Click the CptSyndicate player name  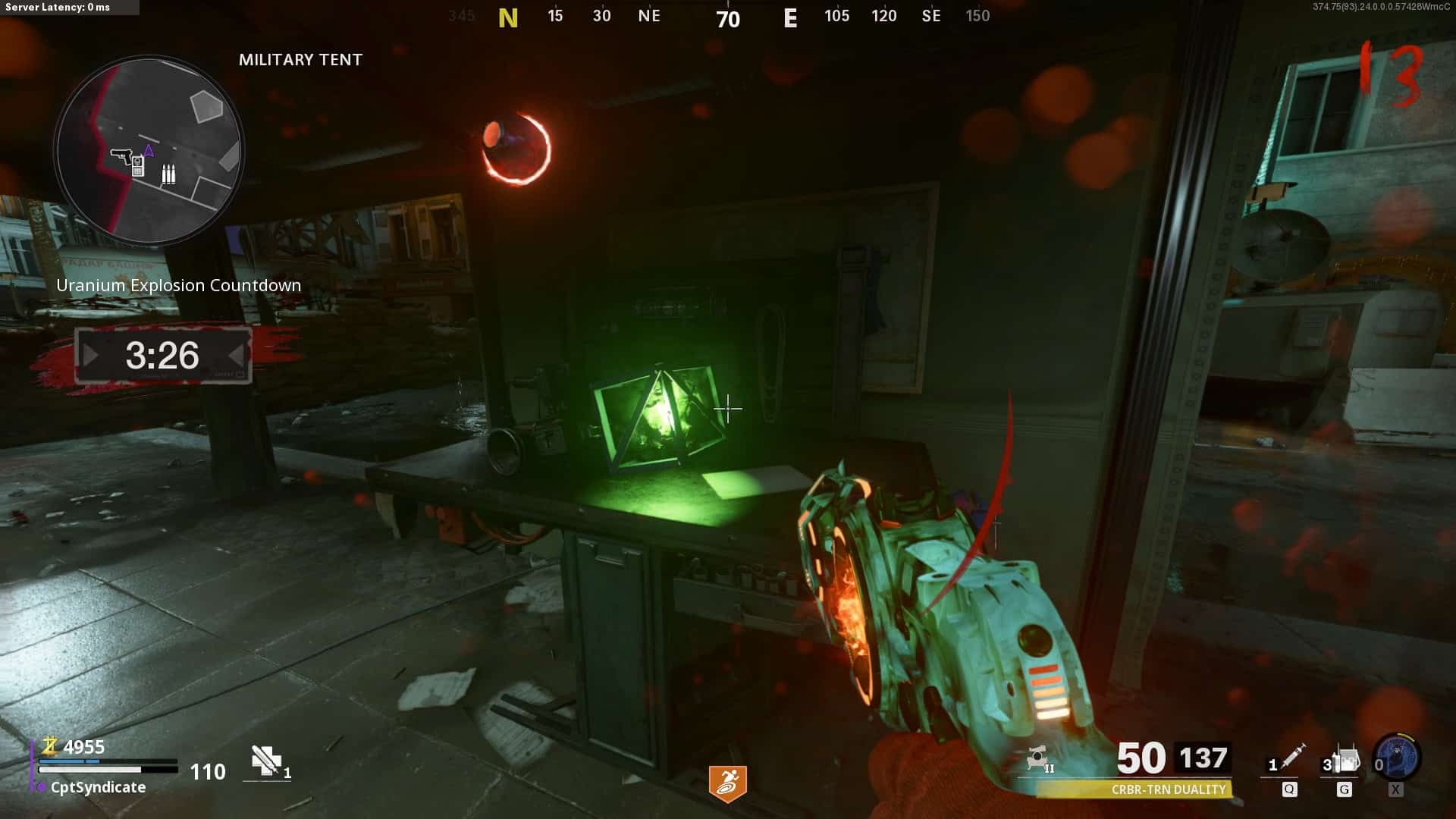98,787
